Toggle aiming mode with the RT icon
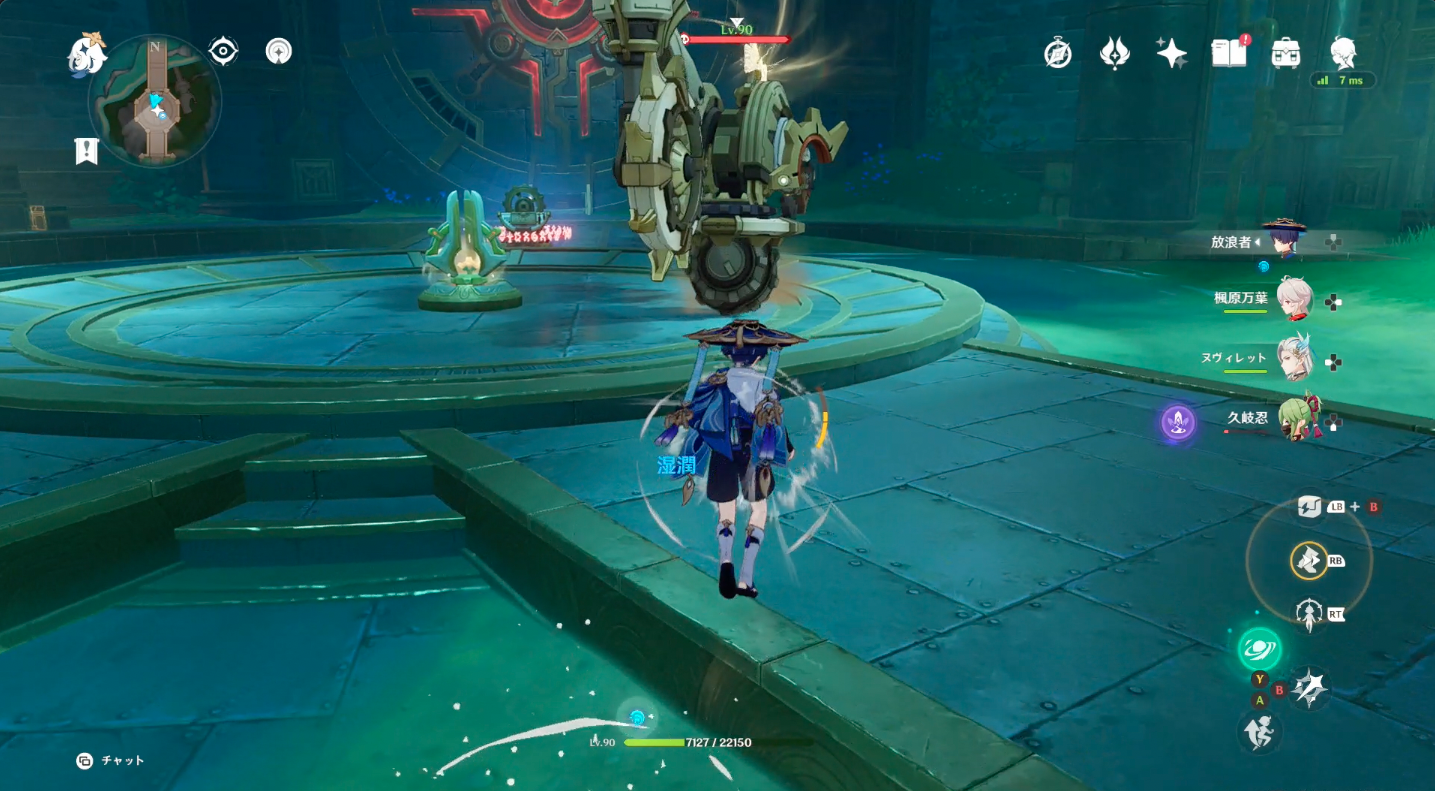This screenshot has height=791, width=1435. (x=1311, y=613)
